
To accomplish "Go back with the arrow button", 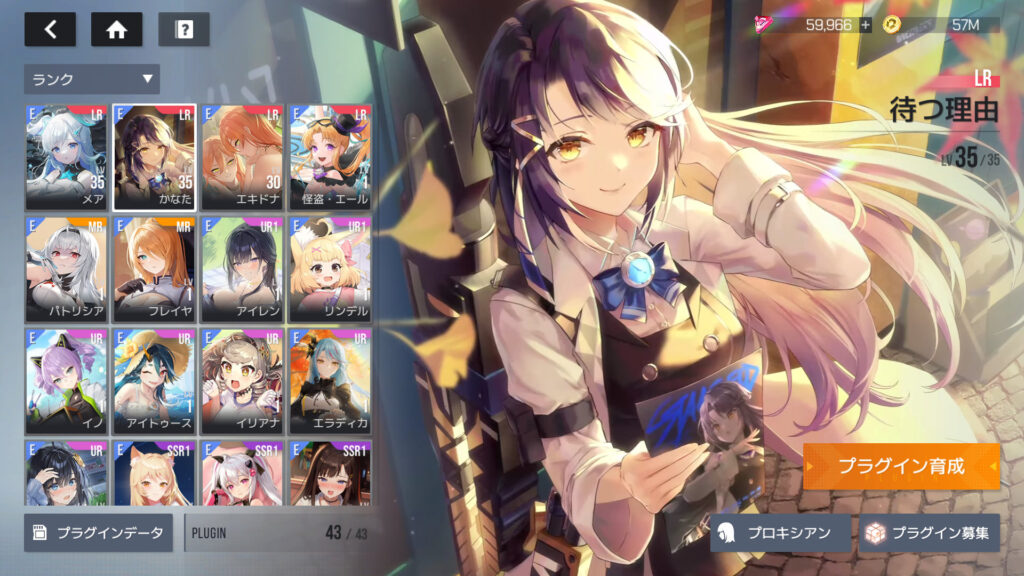I will [x=50, y=29].
